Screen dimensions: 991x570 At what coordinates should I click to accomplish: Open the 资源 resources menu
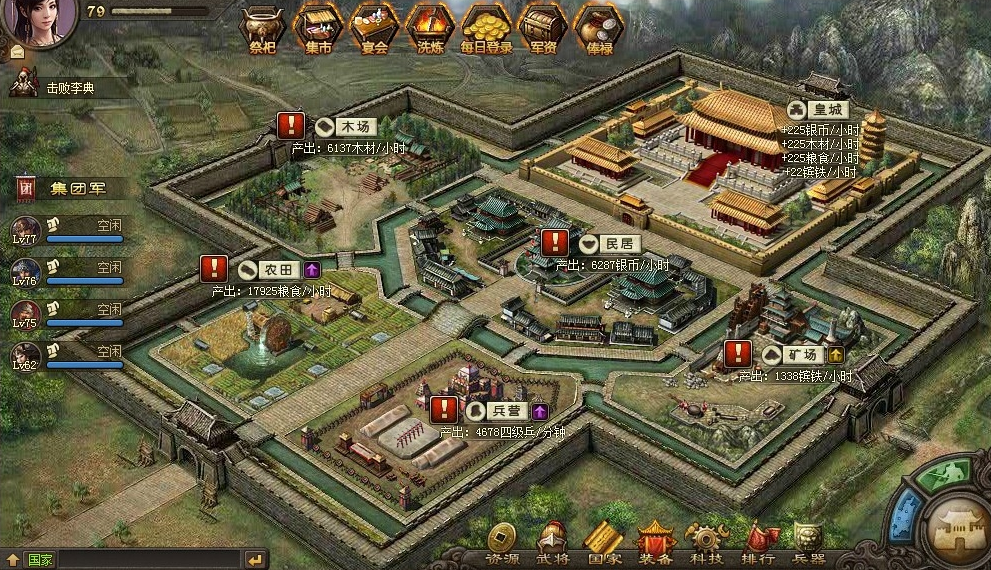pyautogui.click(x=502, y=543)
